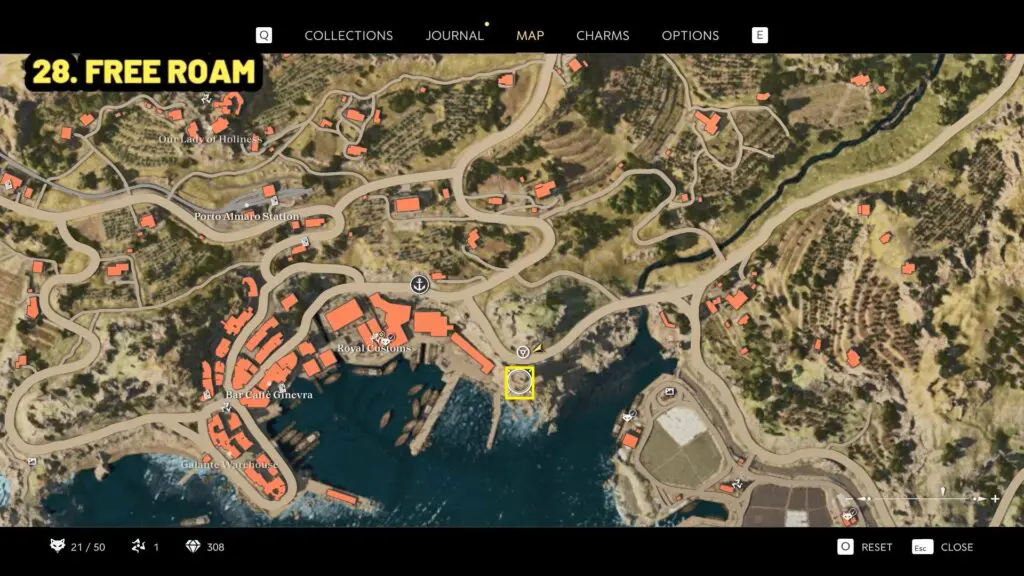Click the yellow player arrow marker
Viewport: 1024px width, 576px height.
539,348
